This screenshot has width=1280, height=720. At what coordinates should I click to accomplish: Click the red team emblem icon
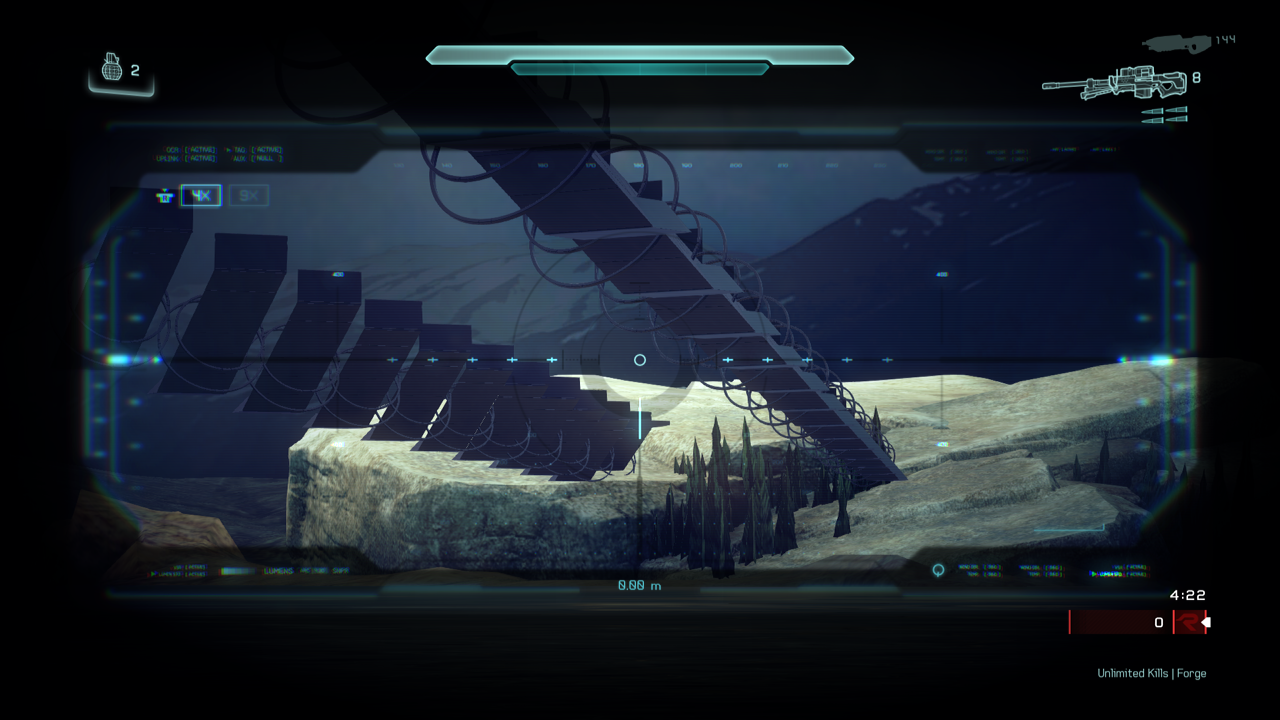[x=1187, y=622]
